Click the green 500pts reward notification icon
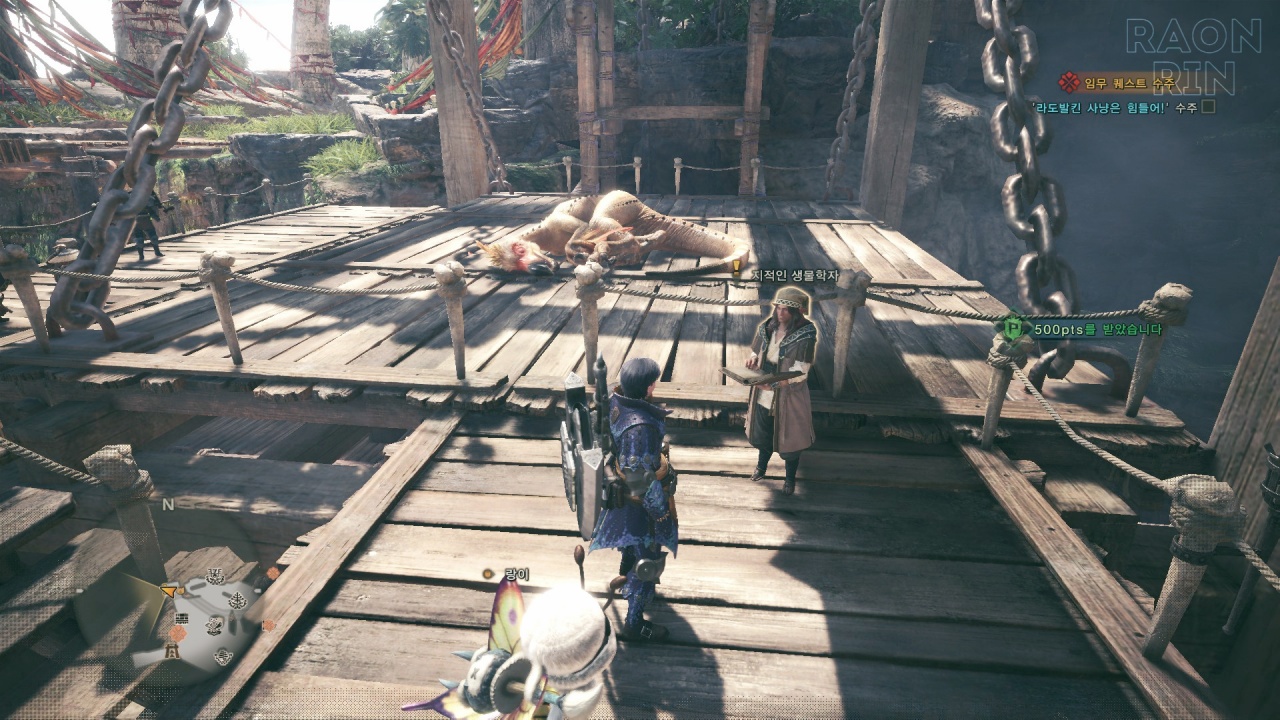Screen dimensions: 1280x720 [x=1012, y=327]
